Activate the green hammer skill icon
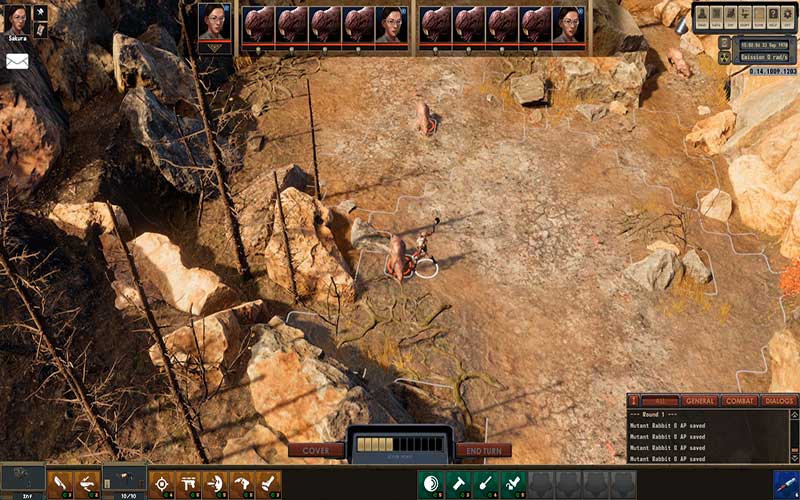Image resolution: width=800 pixels, height=500 pixels. pyautogui.click(x=458, y=484)
